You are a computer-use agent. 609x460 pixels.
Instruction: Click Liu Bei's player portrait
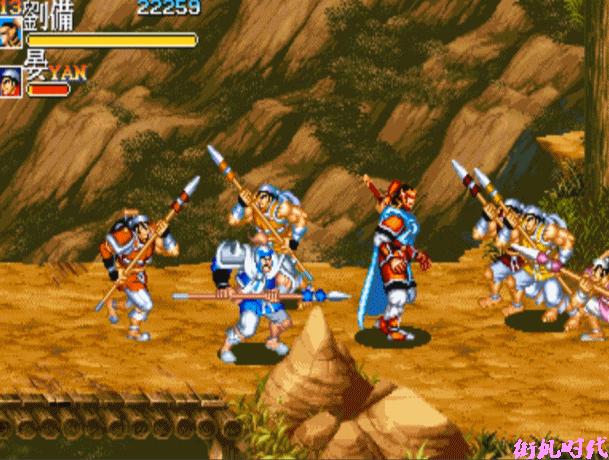11,32
